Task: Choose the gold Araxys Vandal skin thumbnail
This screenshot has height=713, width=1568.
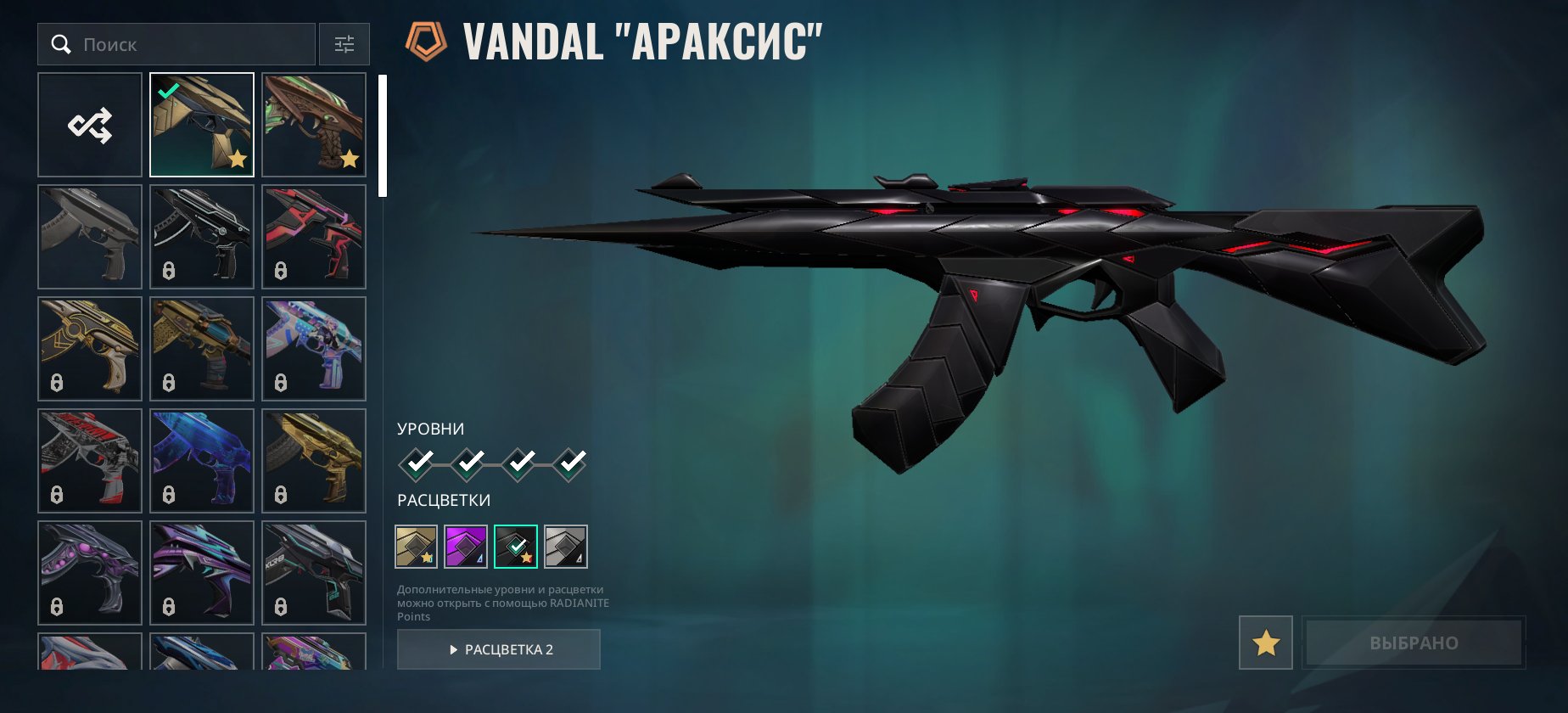Action: 202,125
